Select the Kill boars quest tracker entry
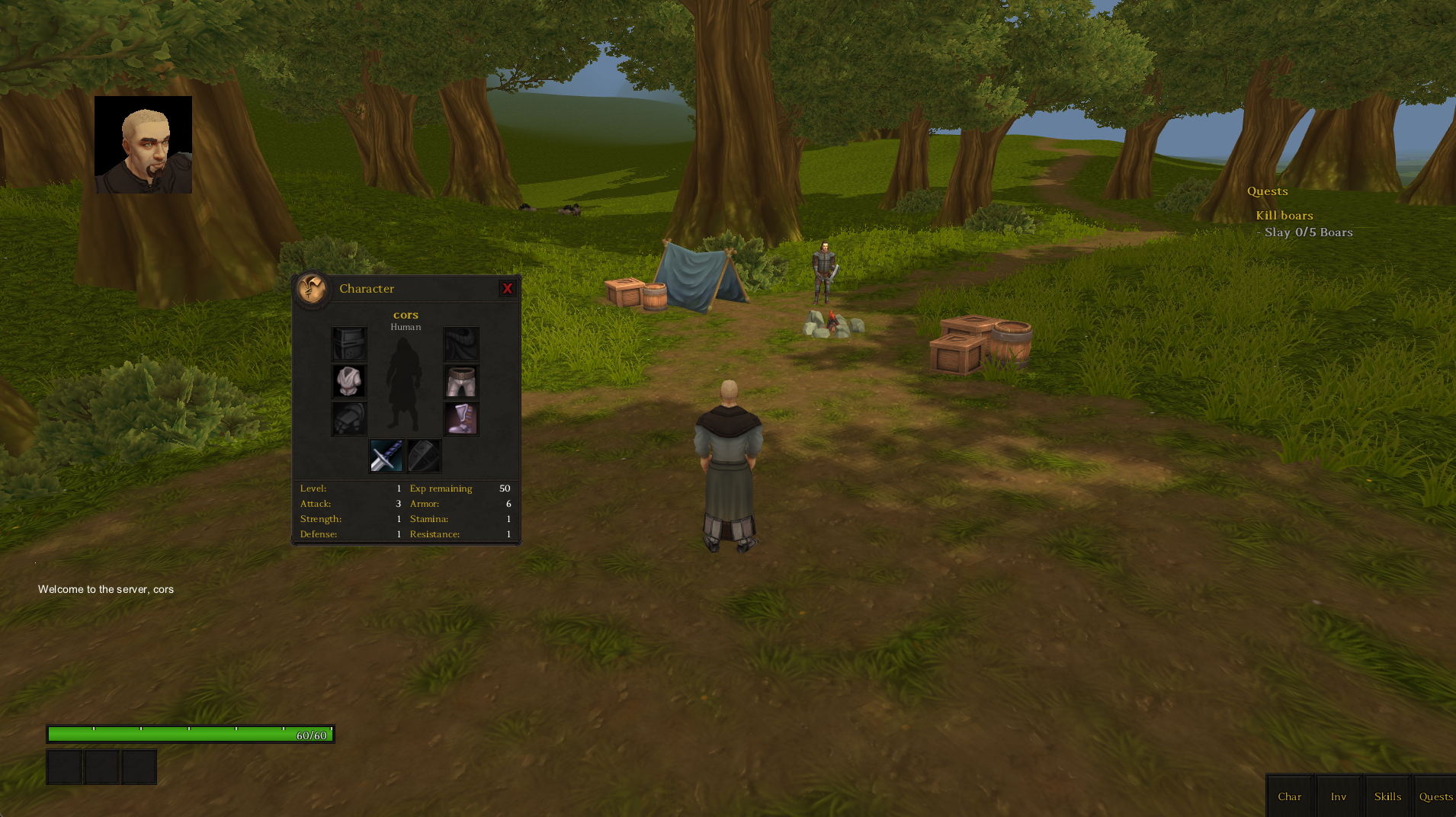1456x817 pixels. click(x=1284, y=216)
